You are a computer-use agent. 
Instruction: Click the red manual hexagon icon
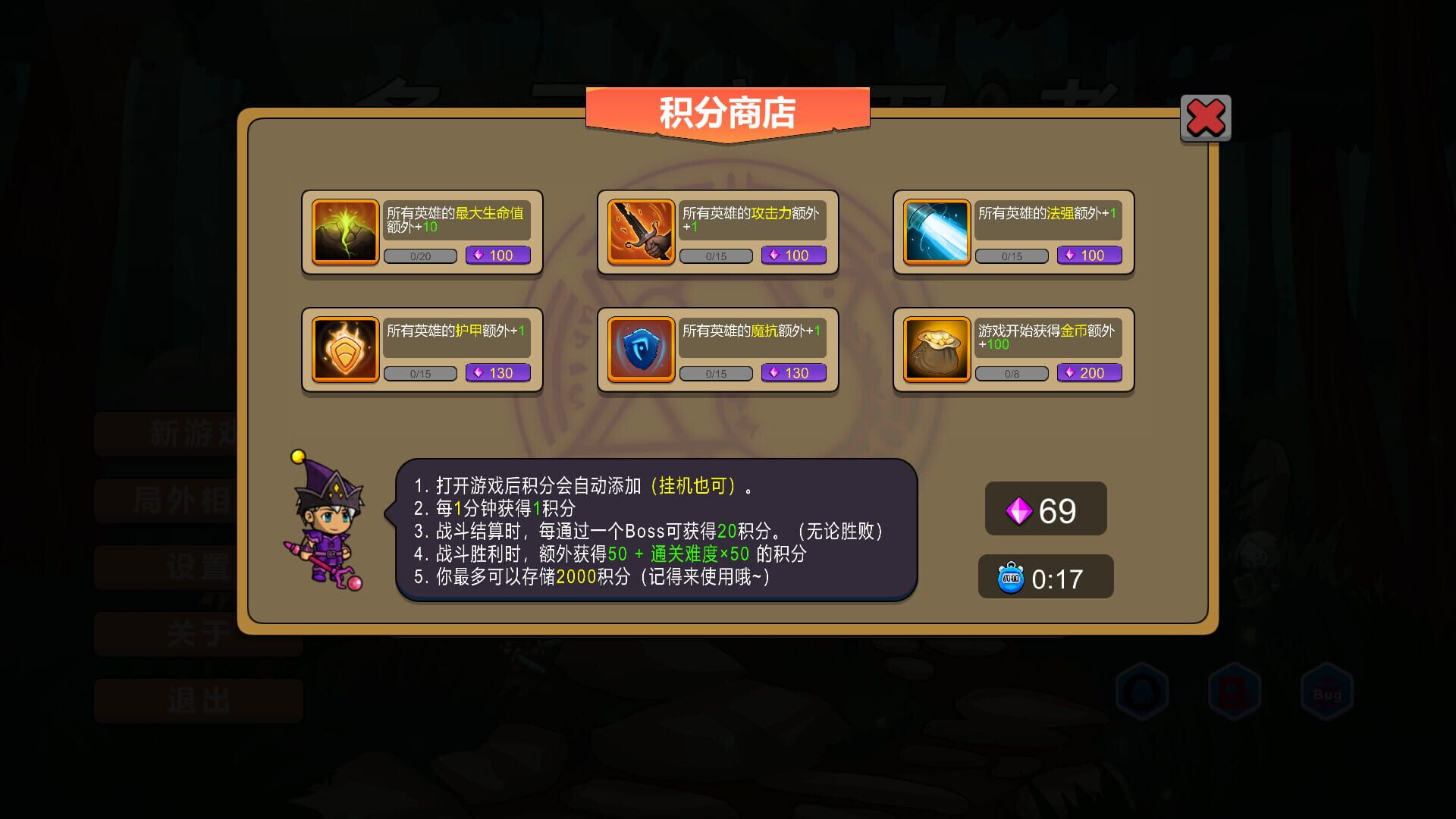(1236, 690)
